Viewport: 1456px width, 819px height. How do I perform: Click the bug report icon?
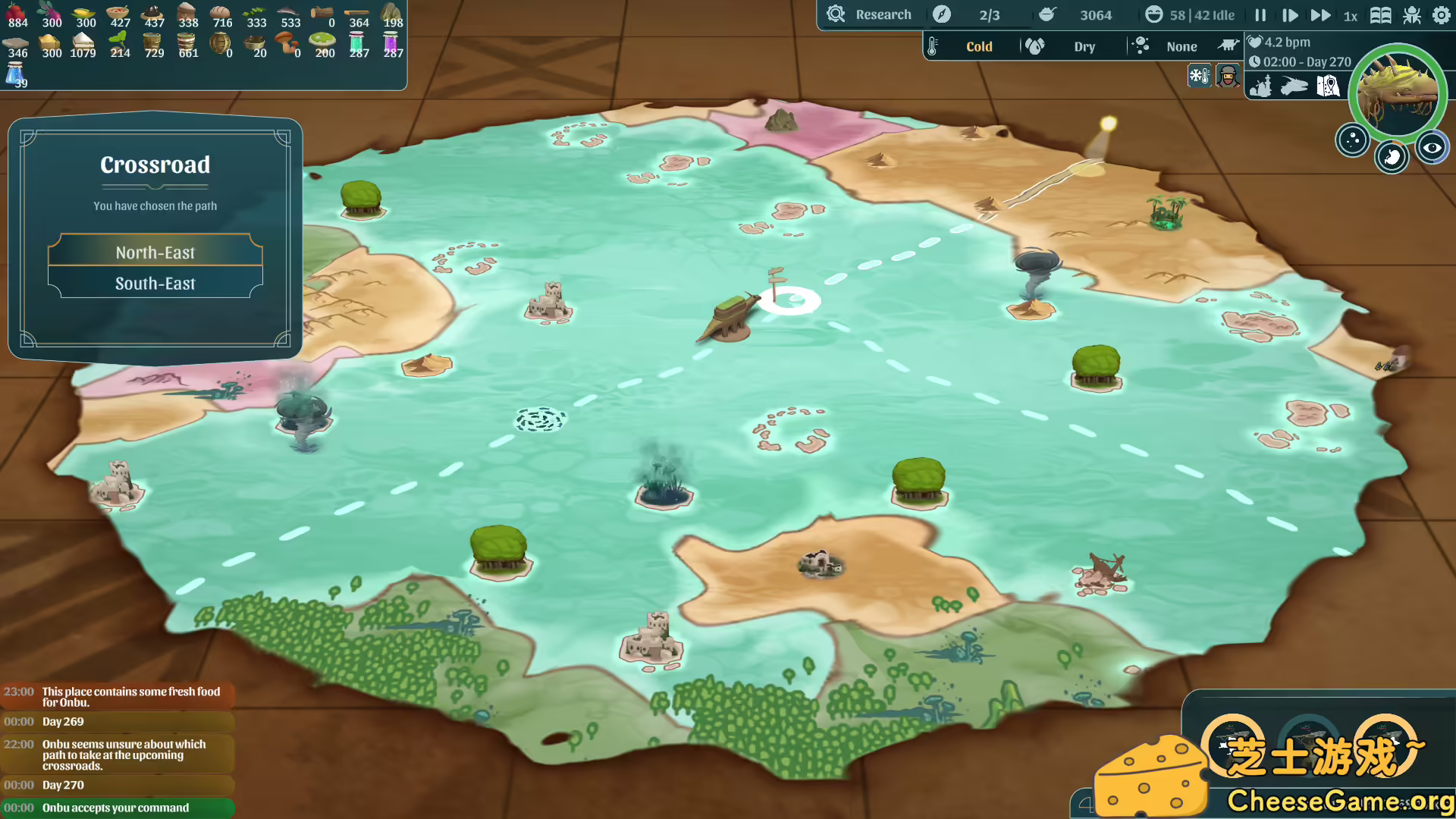click(x=1412, y=15)
